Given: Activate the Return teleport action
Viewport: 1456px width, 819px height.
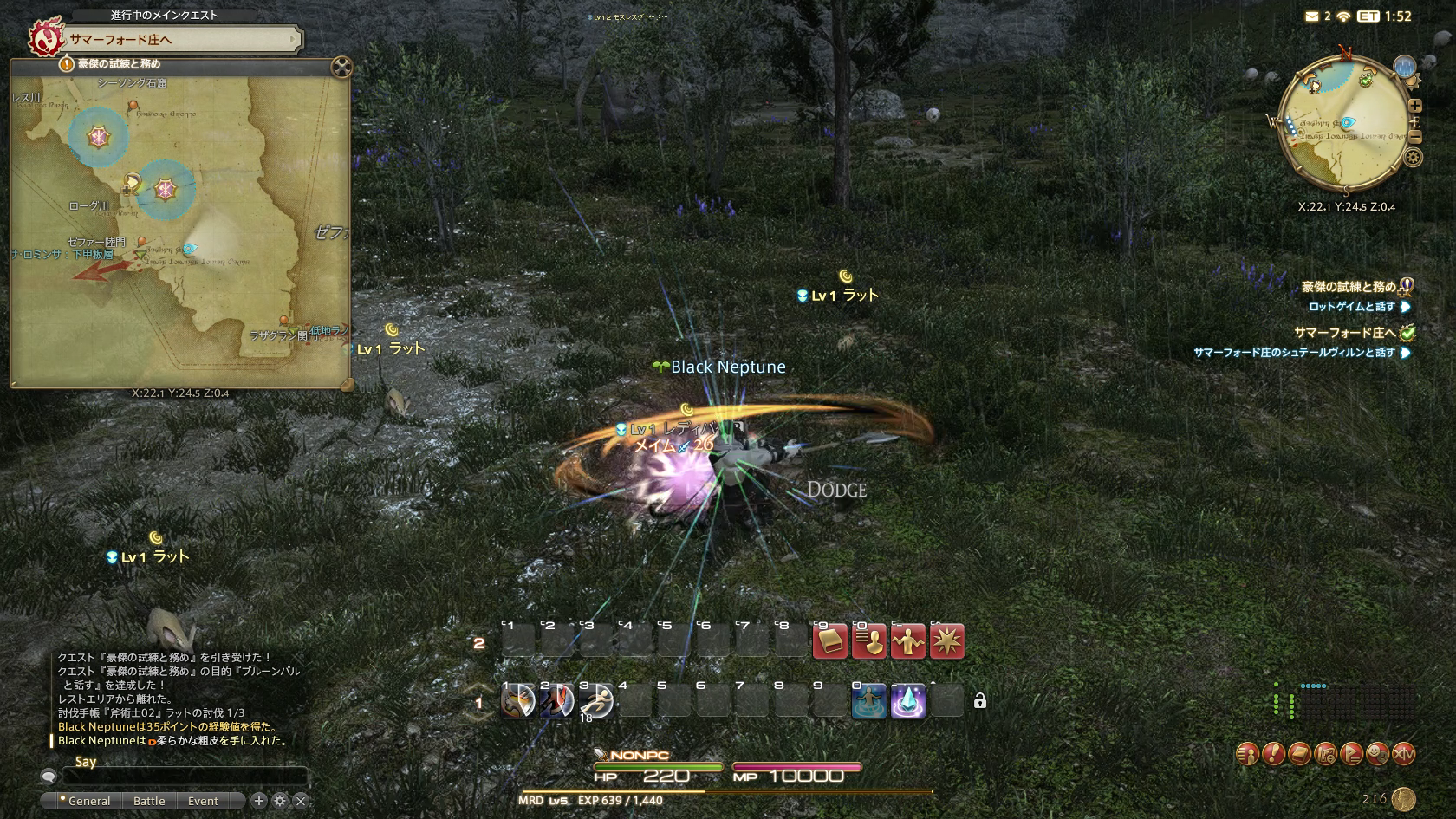Looking at the screenshot, I should point(868,701).
